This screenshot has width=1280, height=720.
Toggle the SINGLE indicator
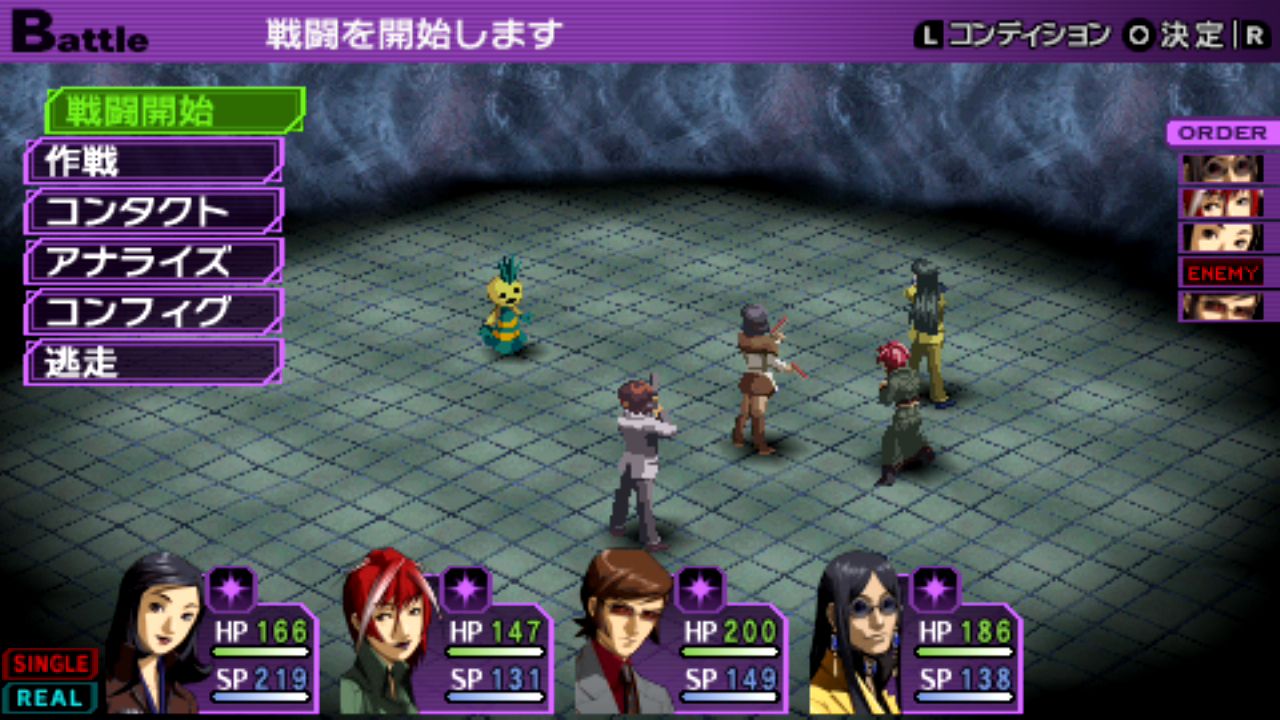click(50, 663)
